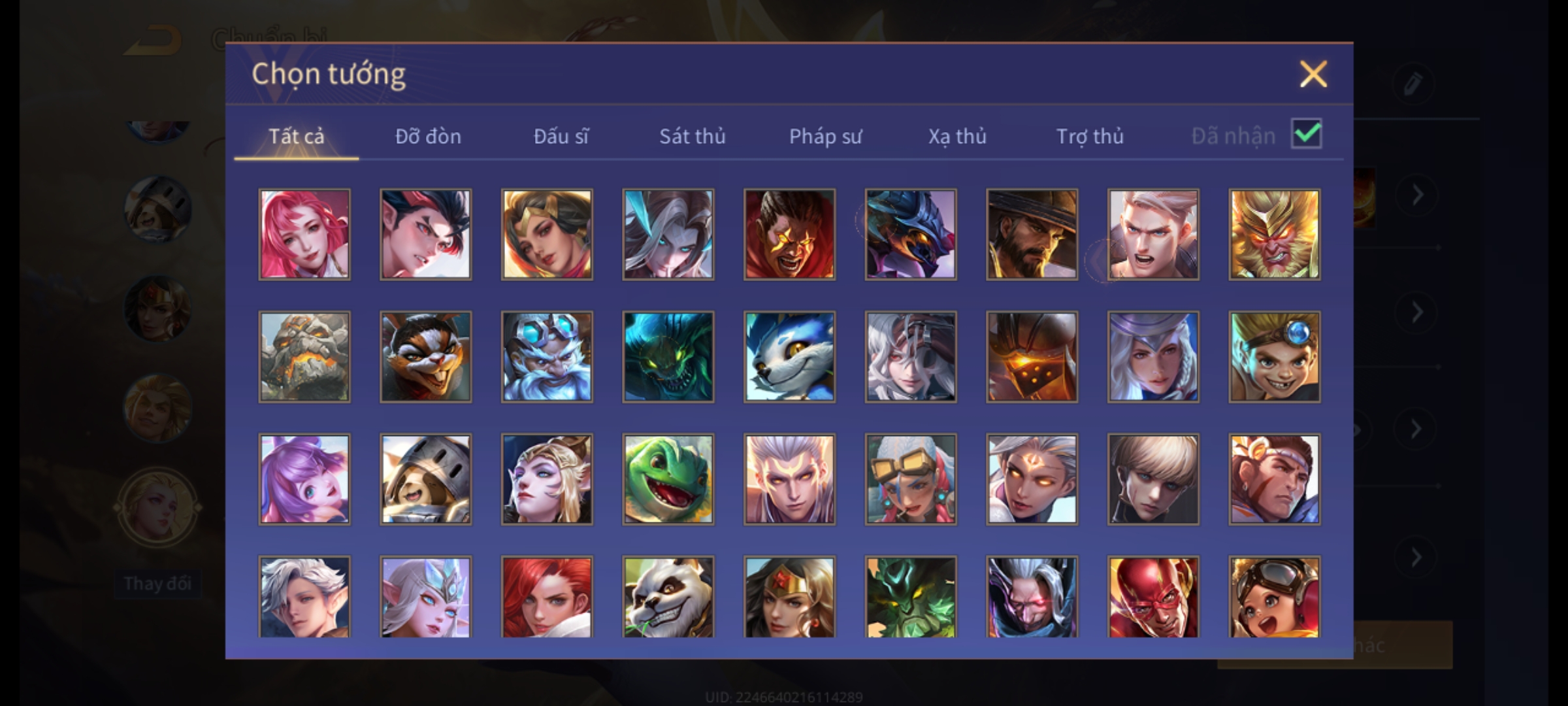
Task: Choose the golden monkey king hero
Action: click(x=1274, y=235)
